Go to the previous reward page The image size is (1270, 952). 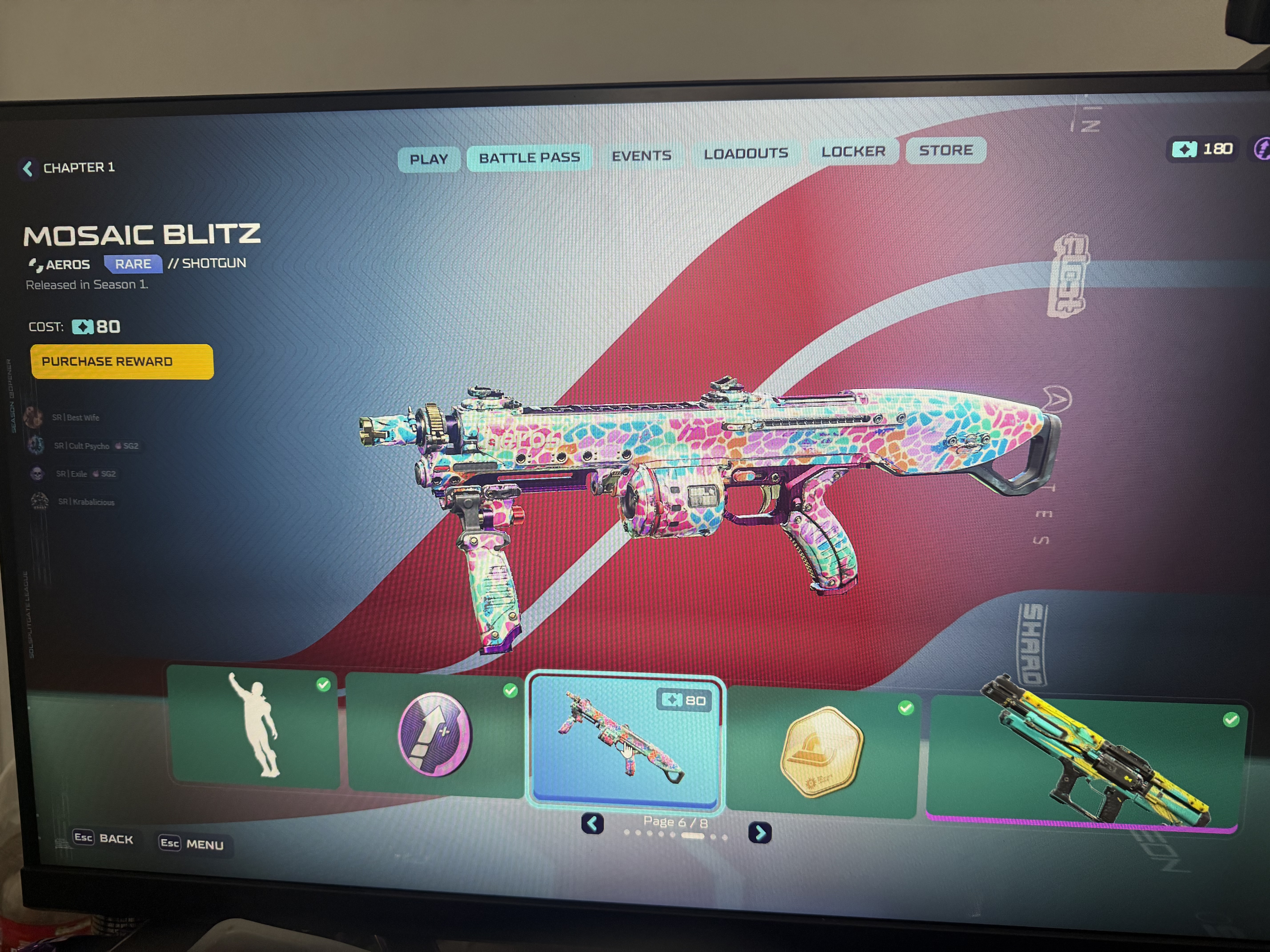[593, 824]
